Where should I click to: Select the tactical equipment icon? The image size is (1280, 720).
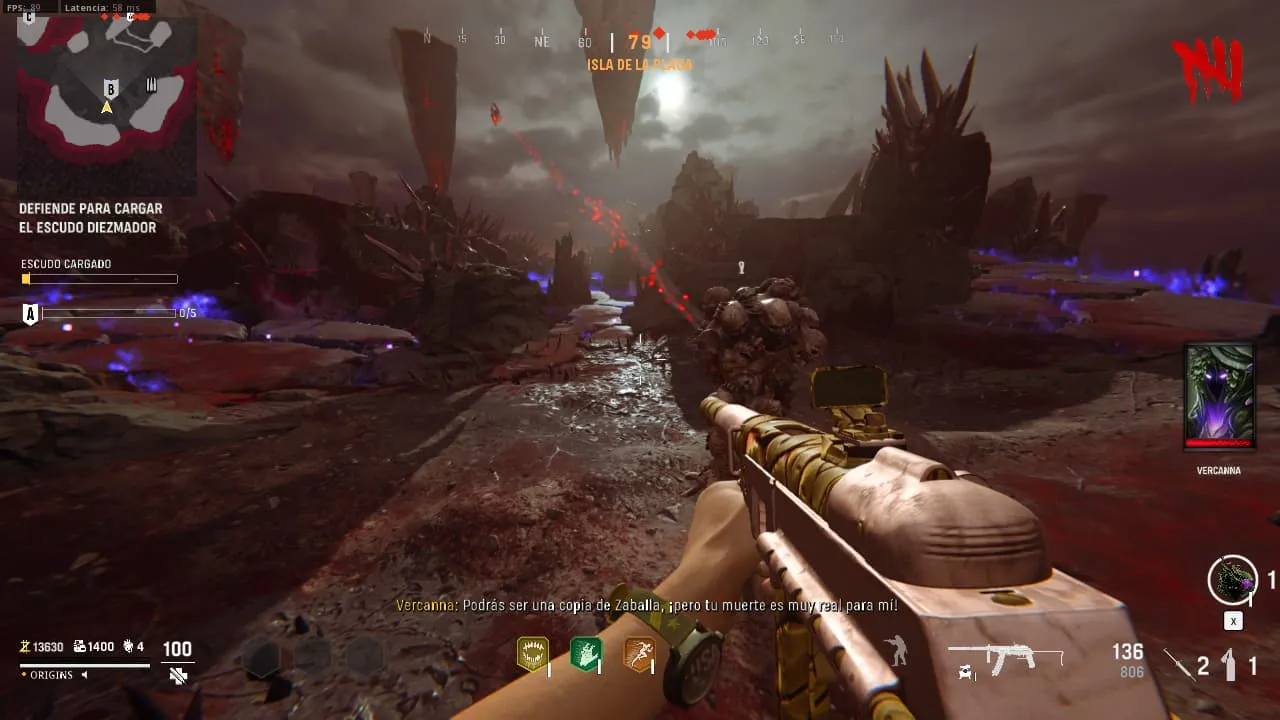pyautogui.click(x=1179, y=664)
